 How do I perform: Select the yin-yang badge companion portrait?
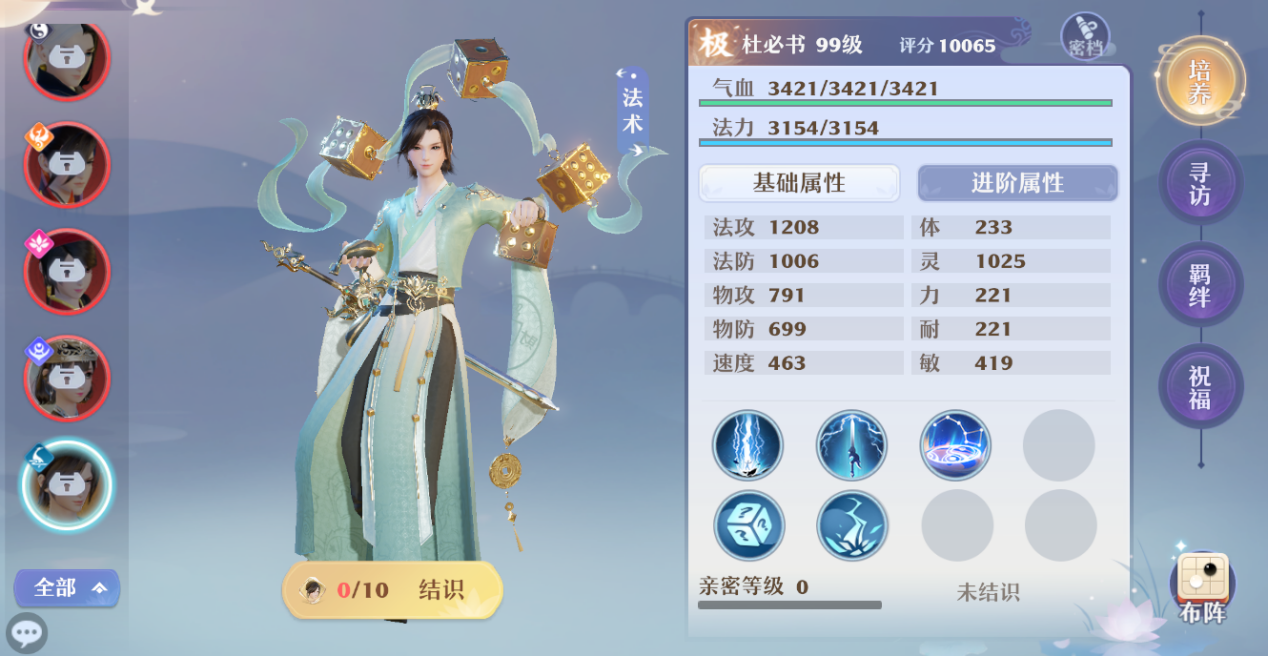[66, 60]
